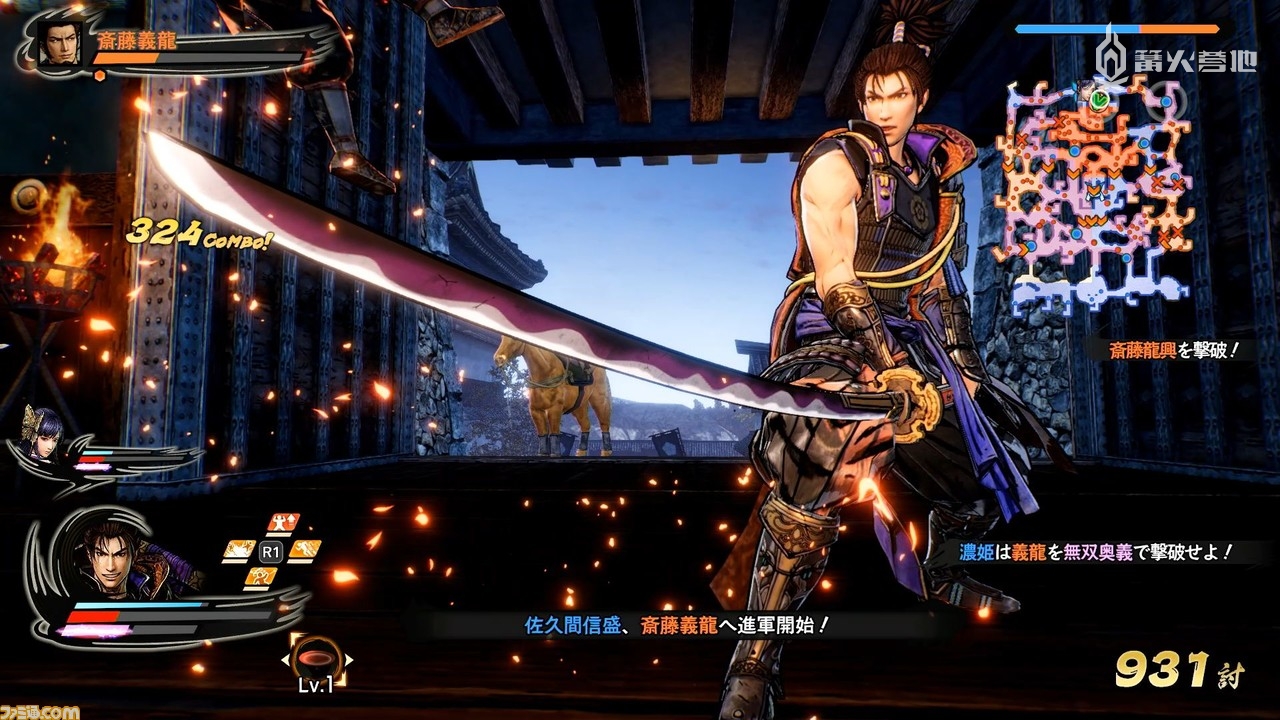The width and height of the screenshot is (1280, 720).
Task: Trigger the running dash skill icon
Action: tap(303, 549)
